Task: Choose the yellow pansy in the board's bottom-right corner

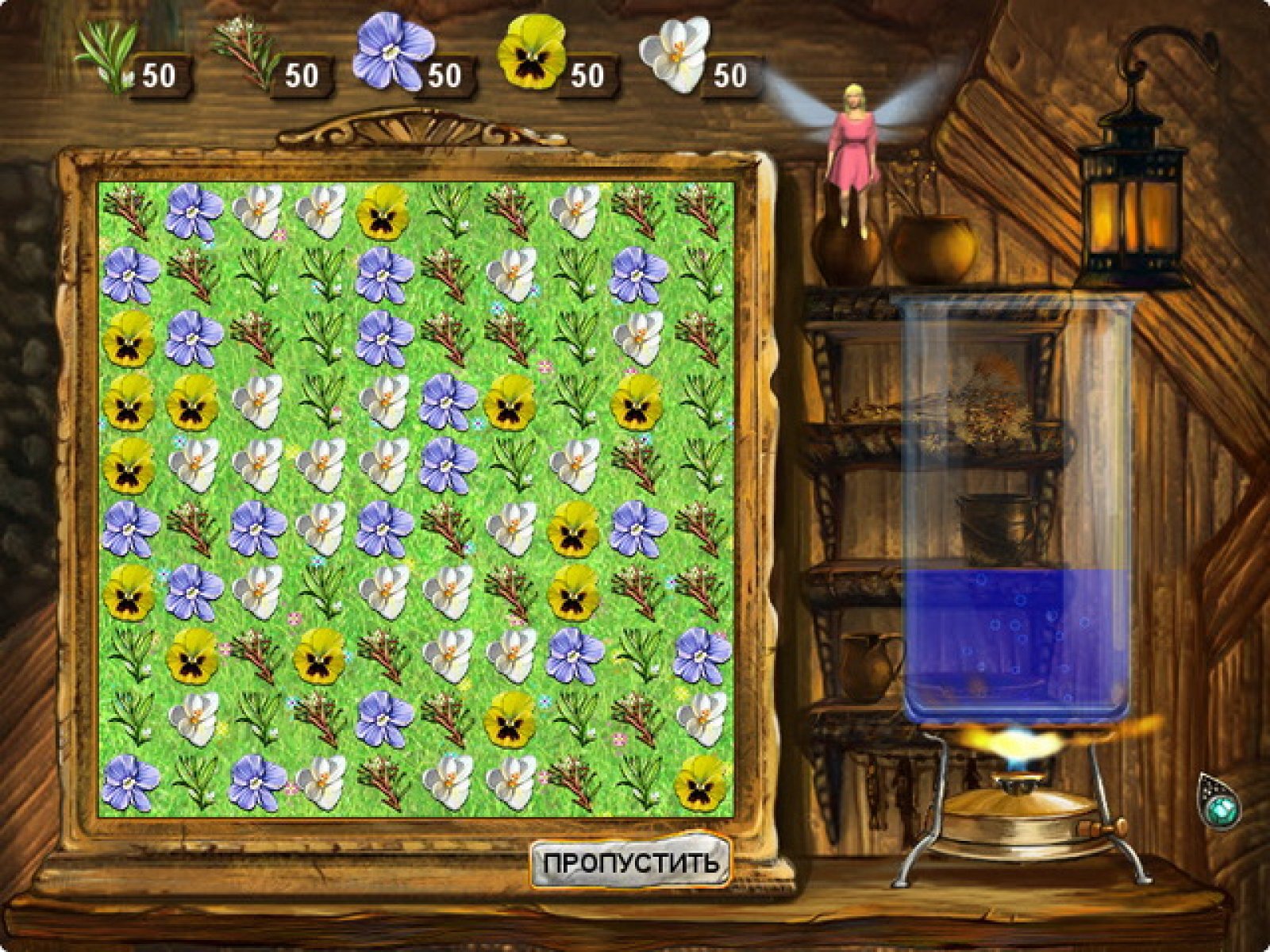Action: pos(702,782)
